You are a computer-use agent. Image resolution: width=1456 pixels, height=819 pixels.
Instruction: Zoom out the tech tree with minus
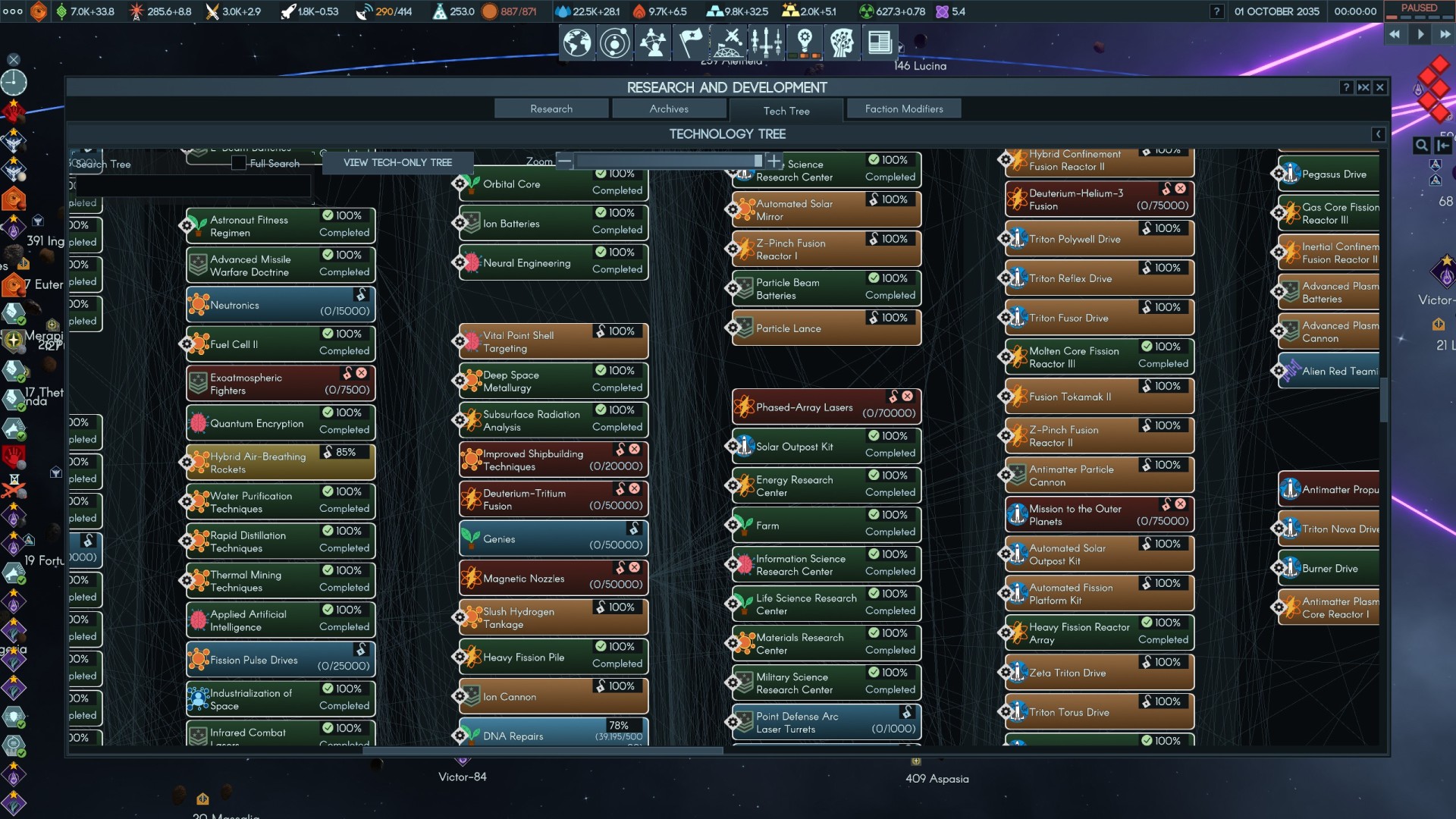coord(564,161)
